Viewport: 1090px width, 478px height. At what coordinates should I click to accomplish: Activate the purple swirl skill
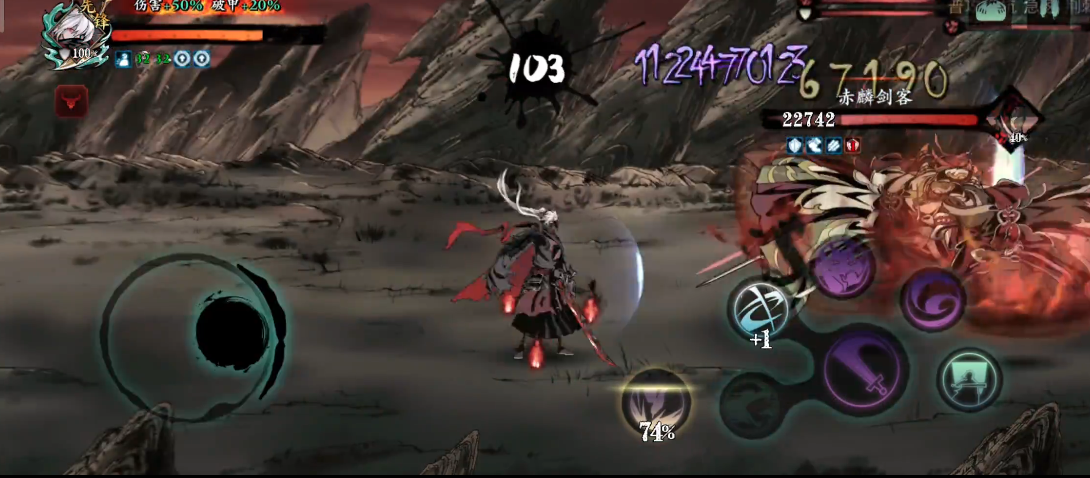(932, 299)
